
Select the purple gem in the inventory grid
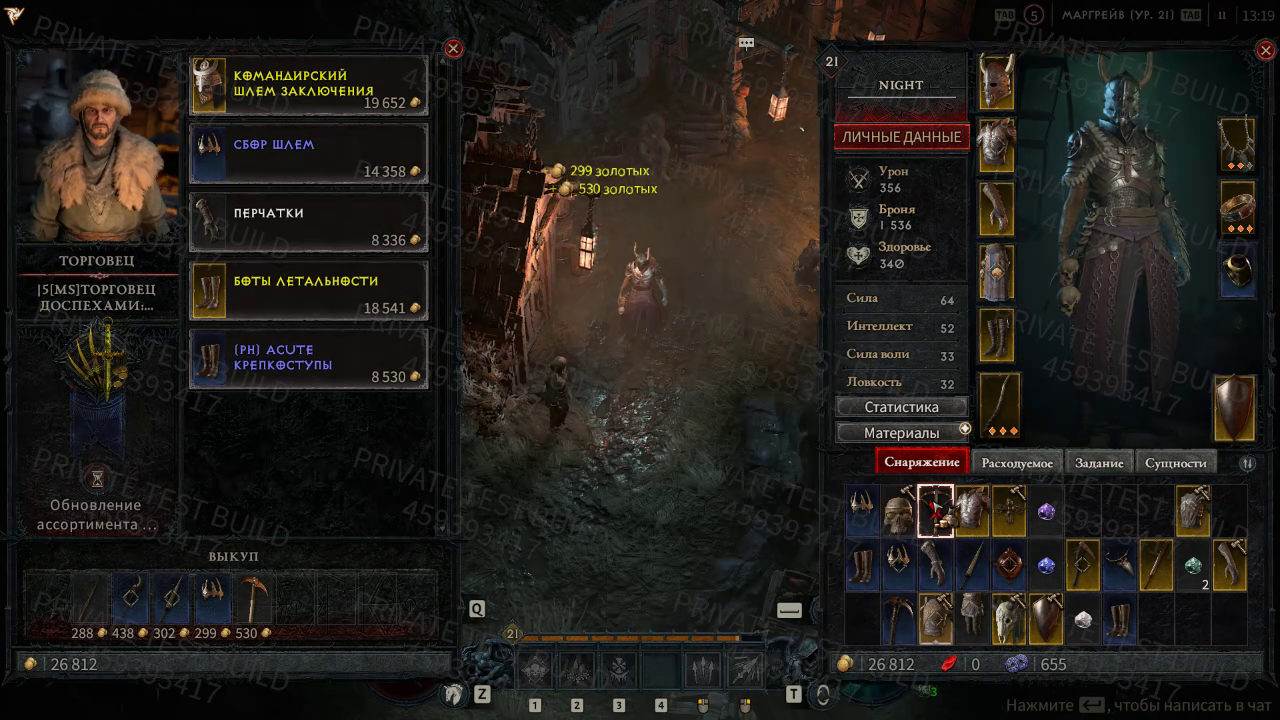(1046, 511)
